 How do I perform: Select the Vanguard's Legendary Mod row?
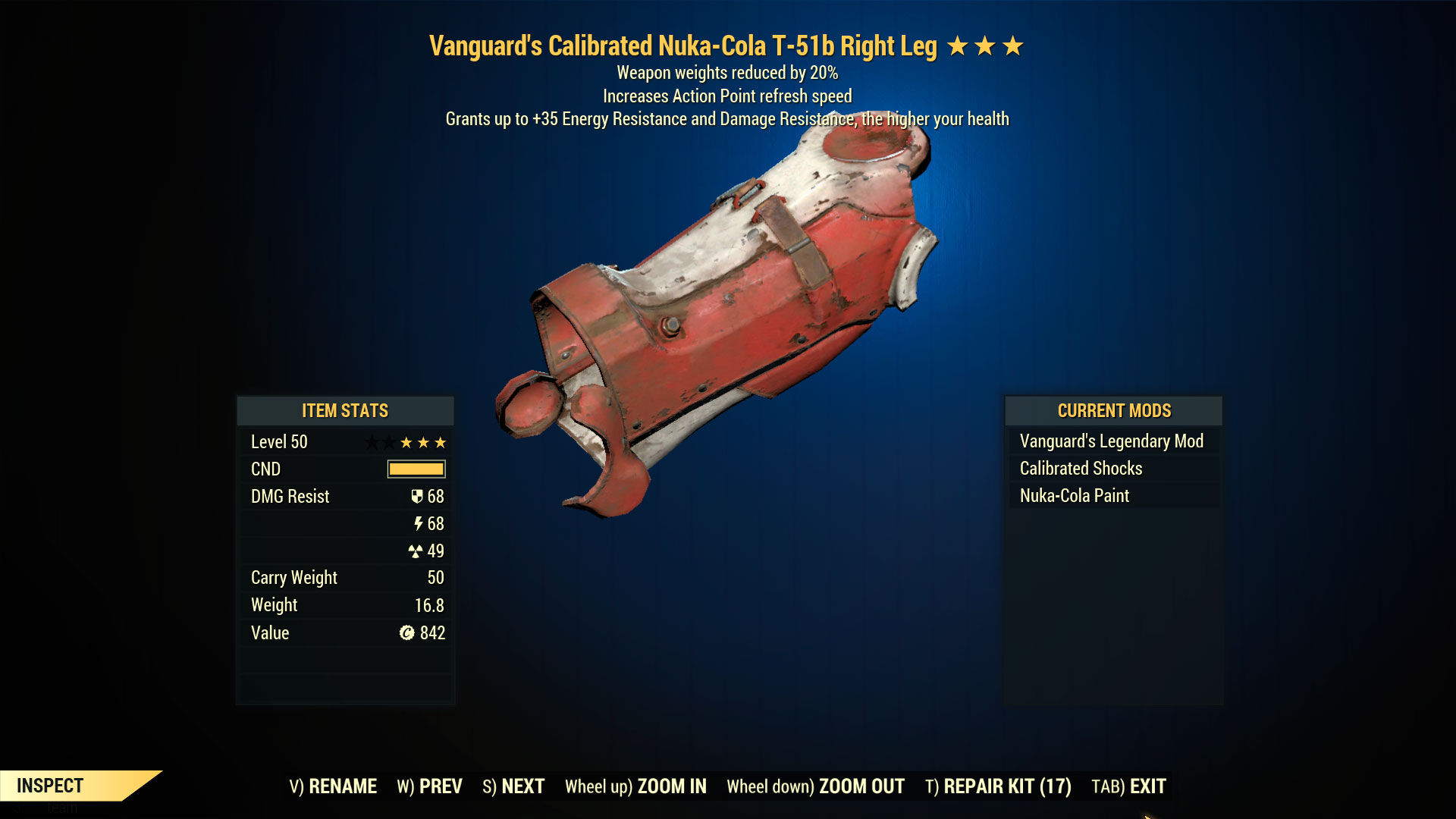pyautogui.click(x=1112, y=441)
